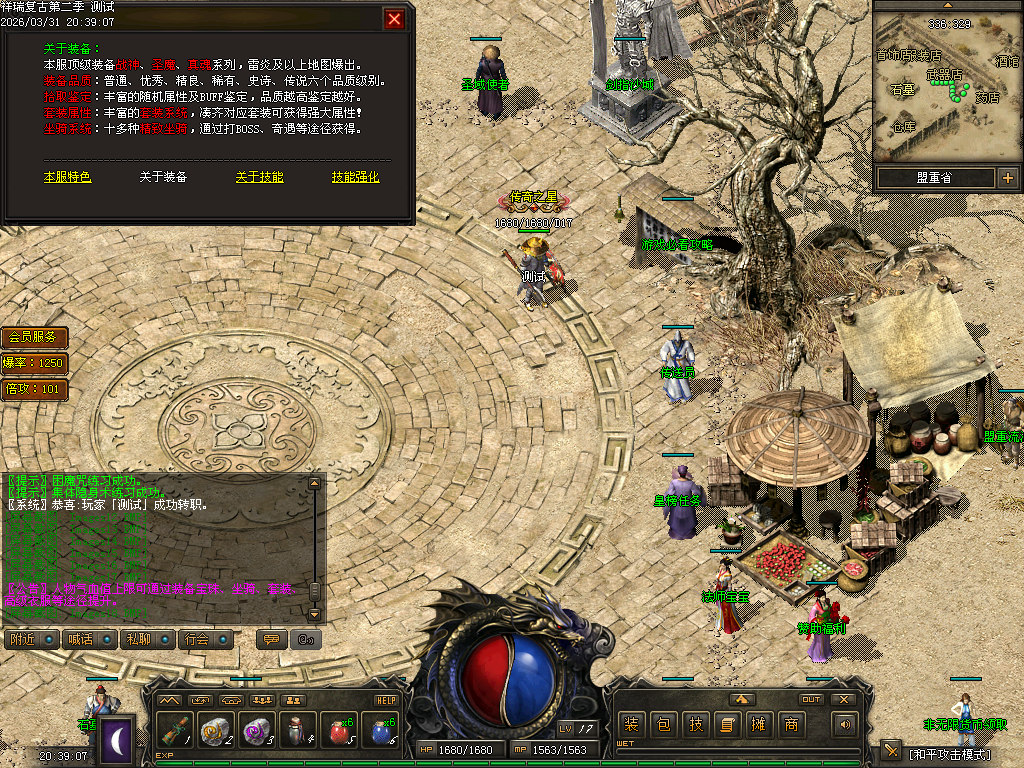The image size is (1024, 768).
Task: Open the 商 shop button
Action: coord(791,725)
